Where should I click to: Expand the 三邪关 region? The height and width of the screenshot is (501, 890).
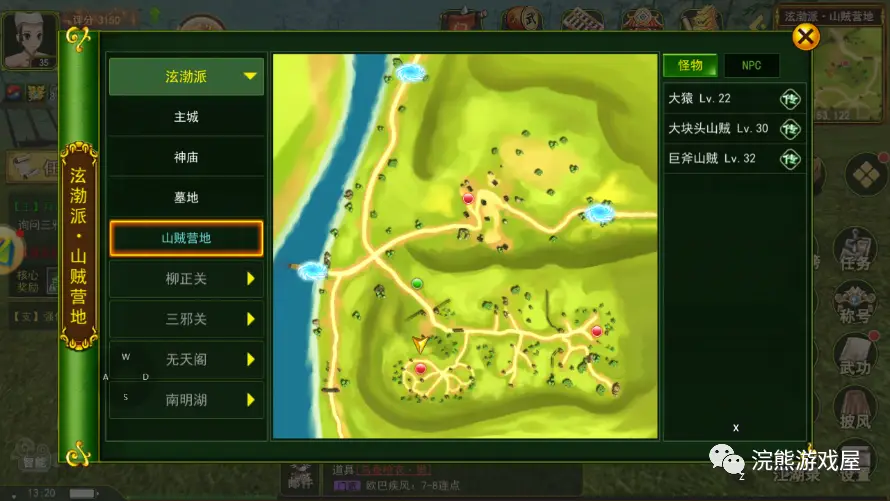186,319
